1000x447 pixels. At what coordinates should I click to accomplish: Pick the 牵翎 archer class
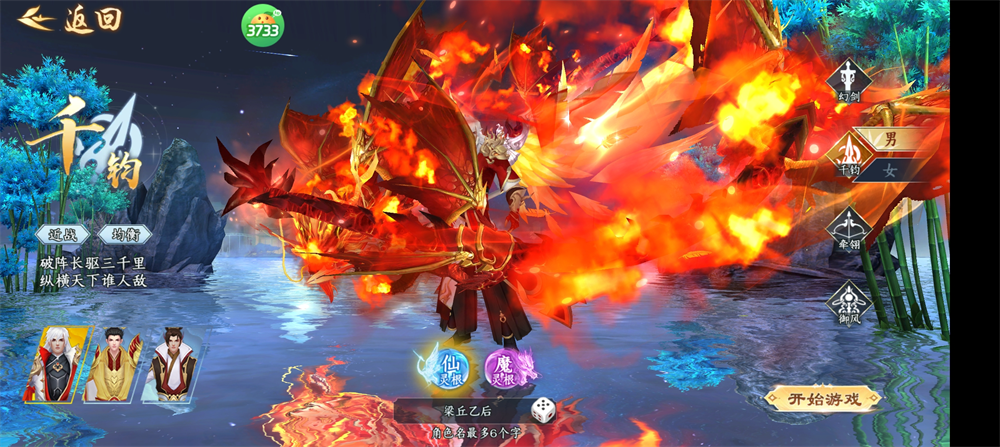(849, 231)
